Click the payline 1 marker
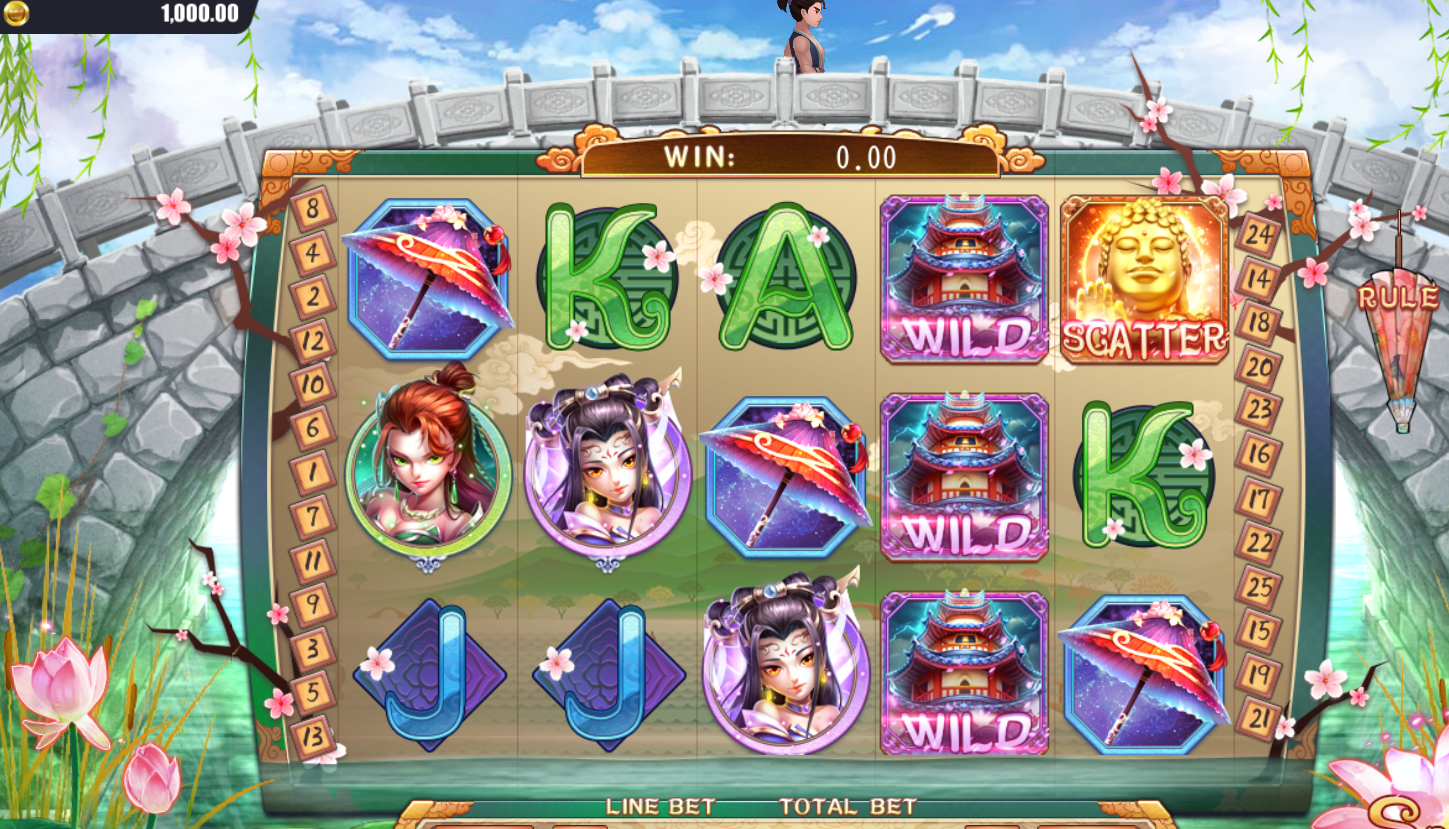This screenshot has height=829, width=1449. tap(311, 471)
